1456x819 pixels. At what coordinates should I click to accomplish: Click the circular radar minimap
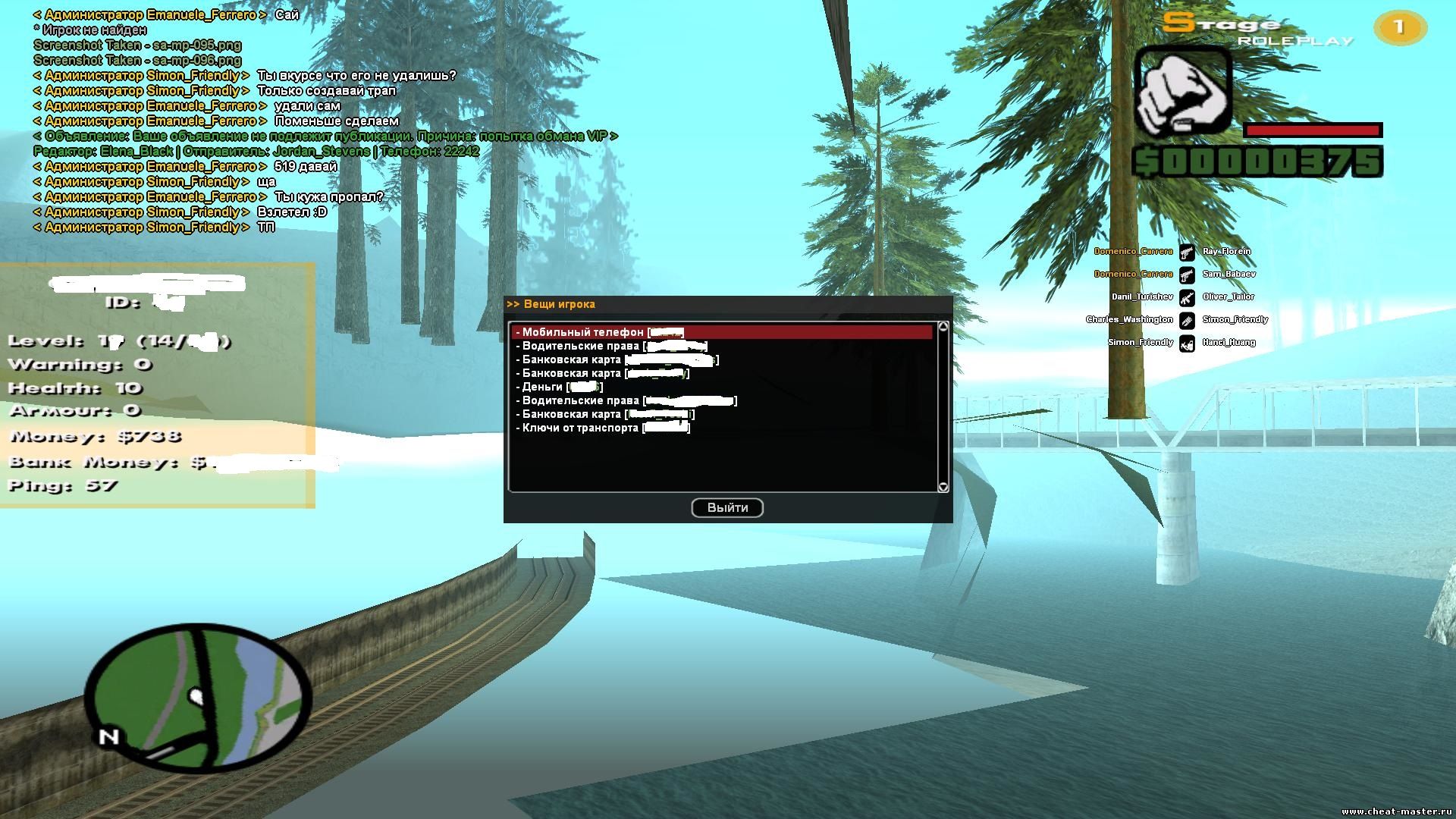[x=199, y=695]
